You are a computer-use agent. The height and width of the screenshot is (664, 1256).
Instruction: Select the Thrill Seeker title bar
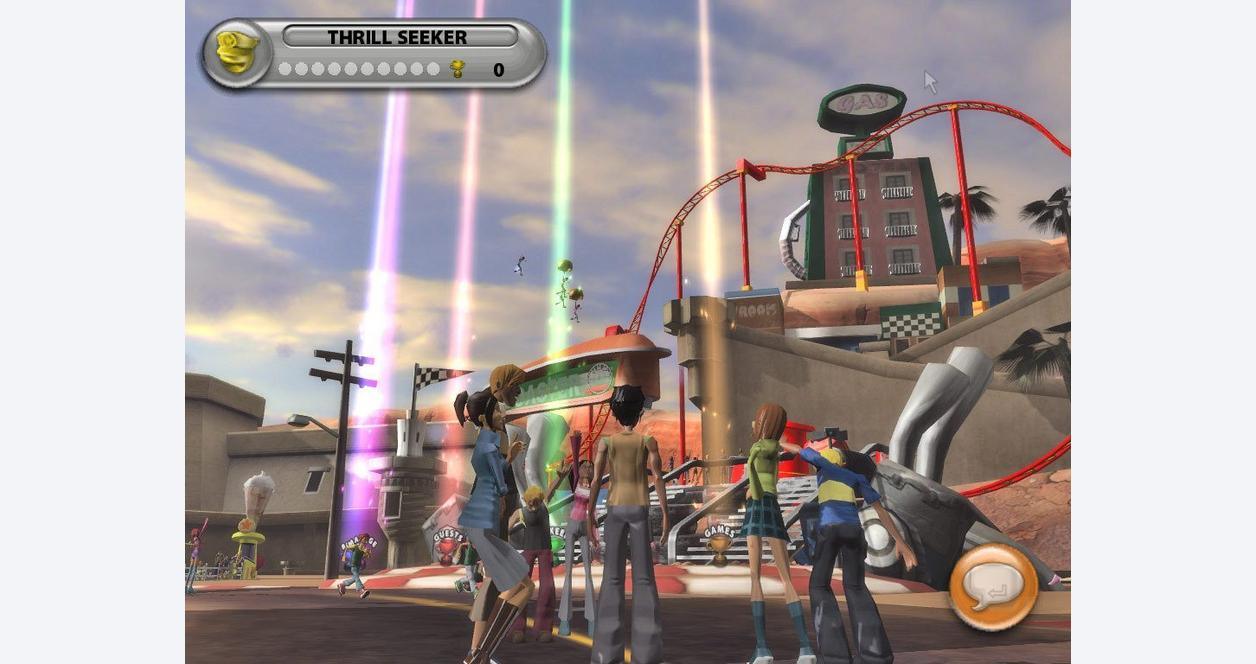point(399,37)
